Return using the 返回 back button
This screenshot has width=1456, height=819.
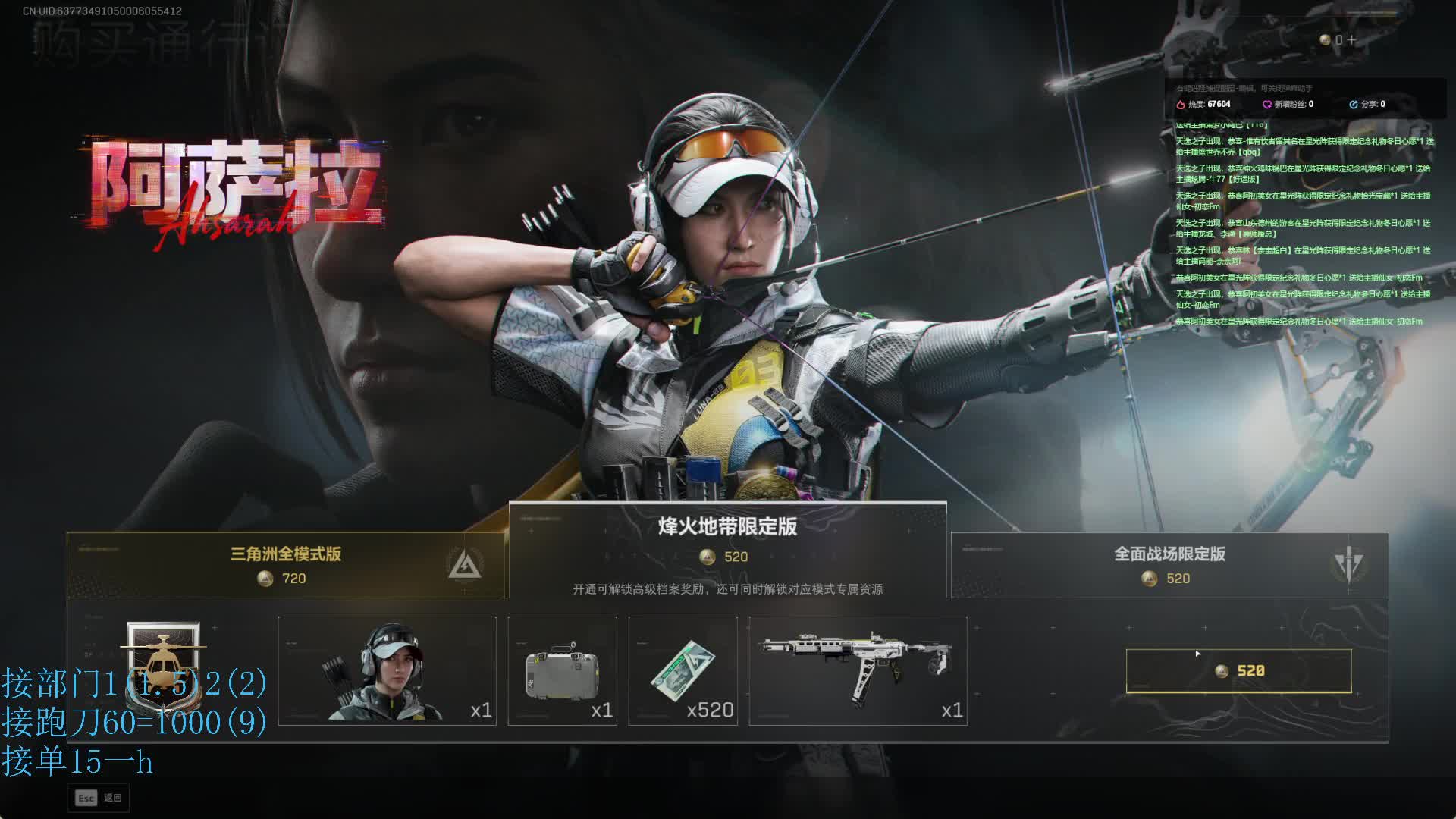99,798
